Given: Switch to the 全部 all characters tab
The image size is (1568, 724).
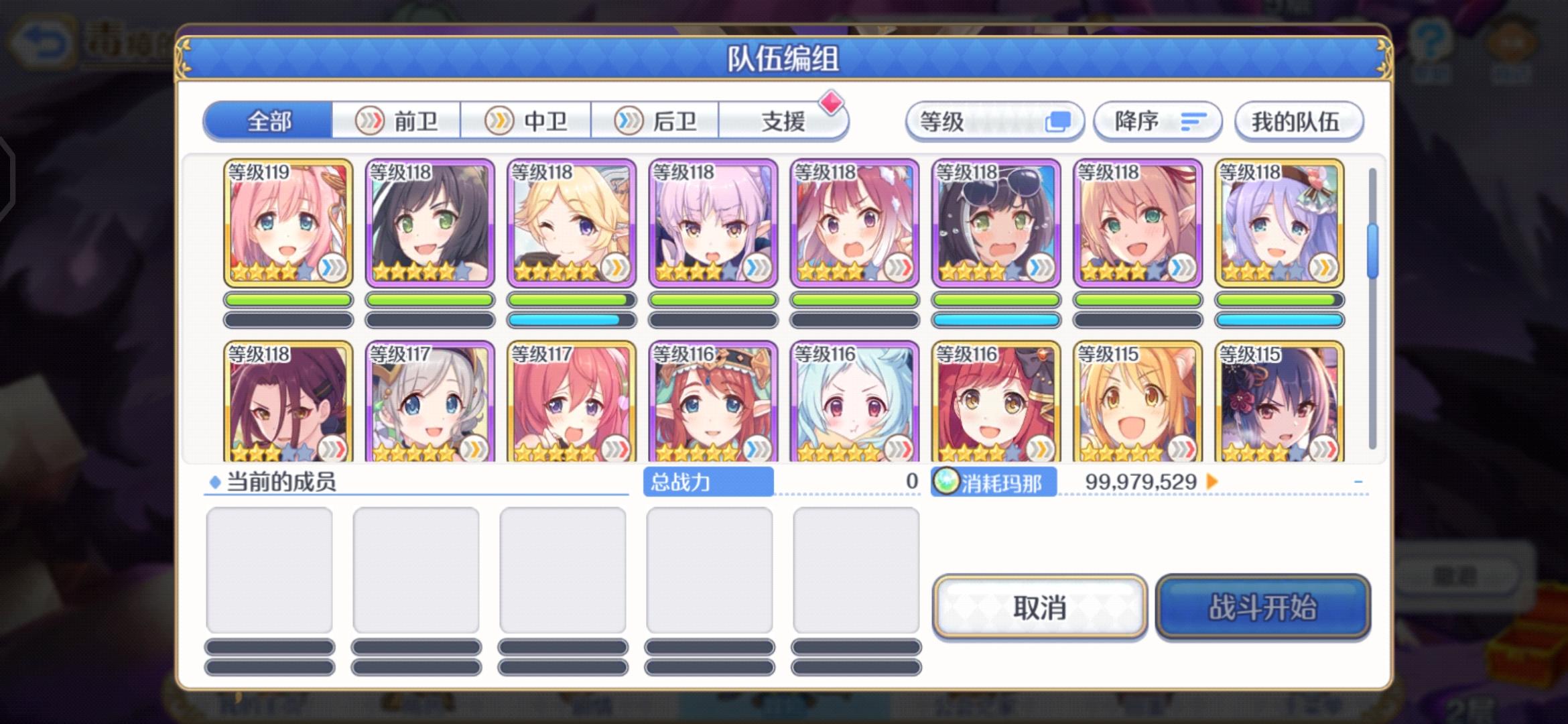Looking at the screenshot, I should [x=270, y=121].
